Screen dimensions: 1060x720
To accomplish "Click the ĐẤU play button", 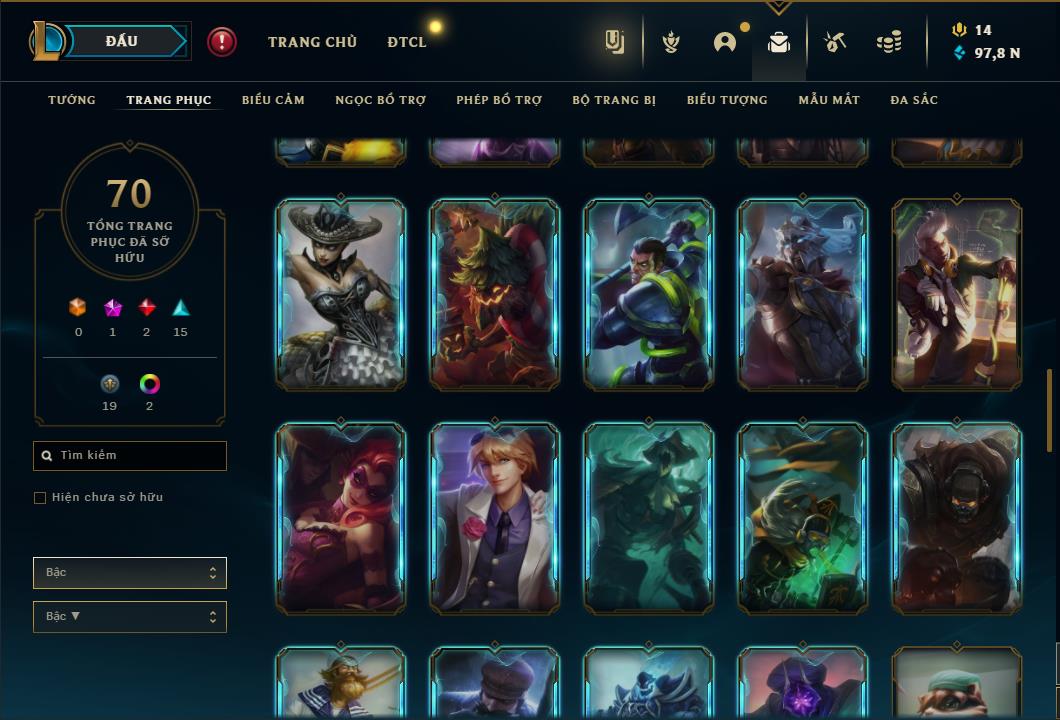I will click(x=121, y=41).
